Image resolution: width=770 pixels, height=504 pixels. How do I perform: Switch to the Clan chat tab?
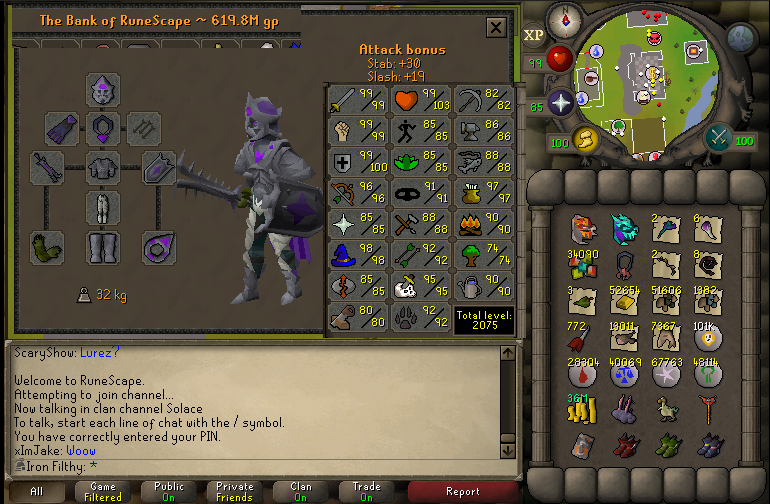pos(301,491)
